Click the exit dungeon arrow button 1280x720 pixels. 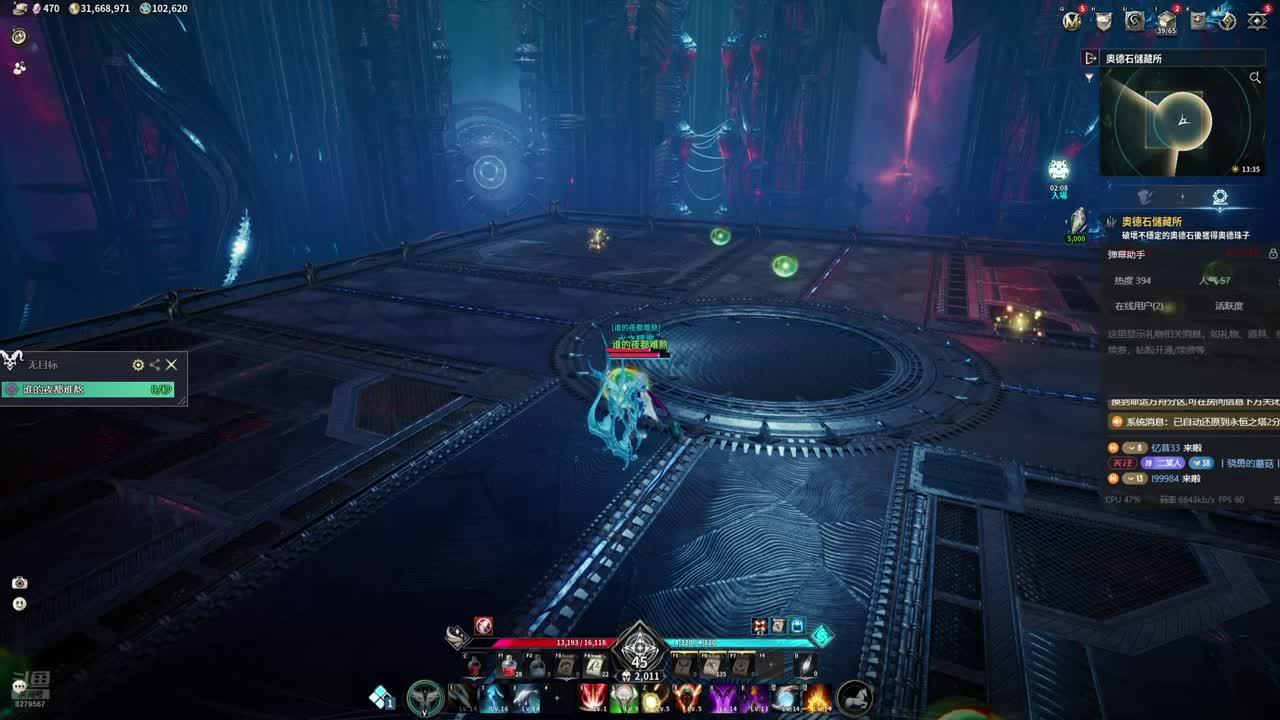[1090, 59]
